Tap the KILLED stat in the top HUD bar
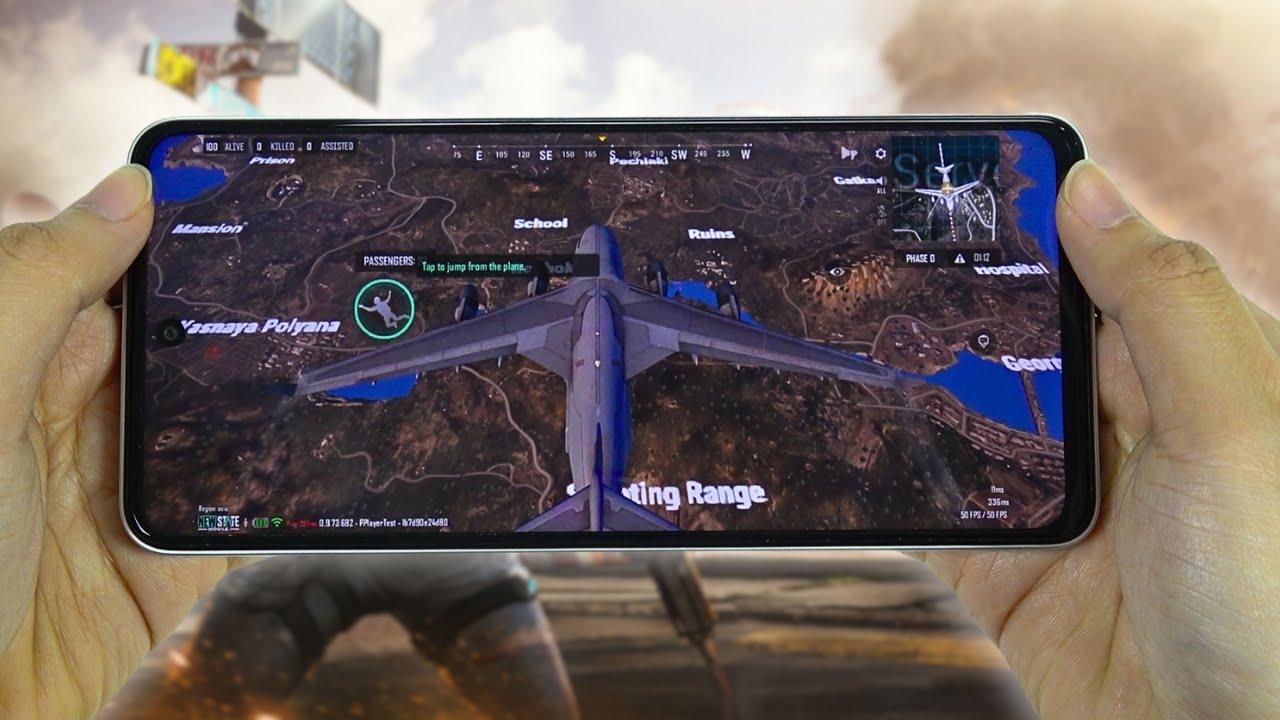This screenshot has width=1280, height=720. (276, 147)
